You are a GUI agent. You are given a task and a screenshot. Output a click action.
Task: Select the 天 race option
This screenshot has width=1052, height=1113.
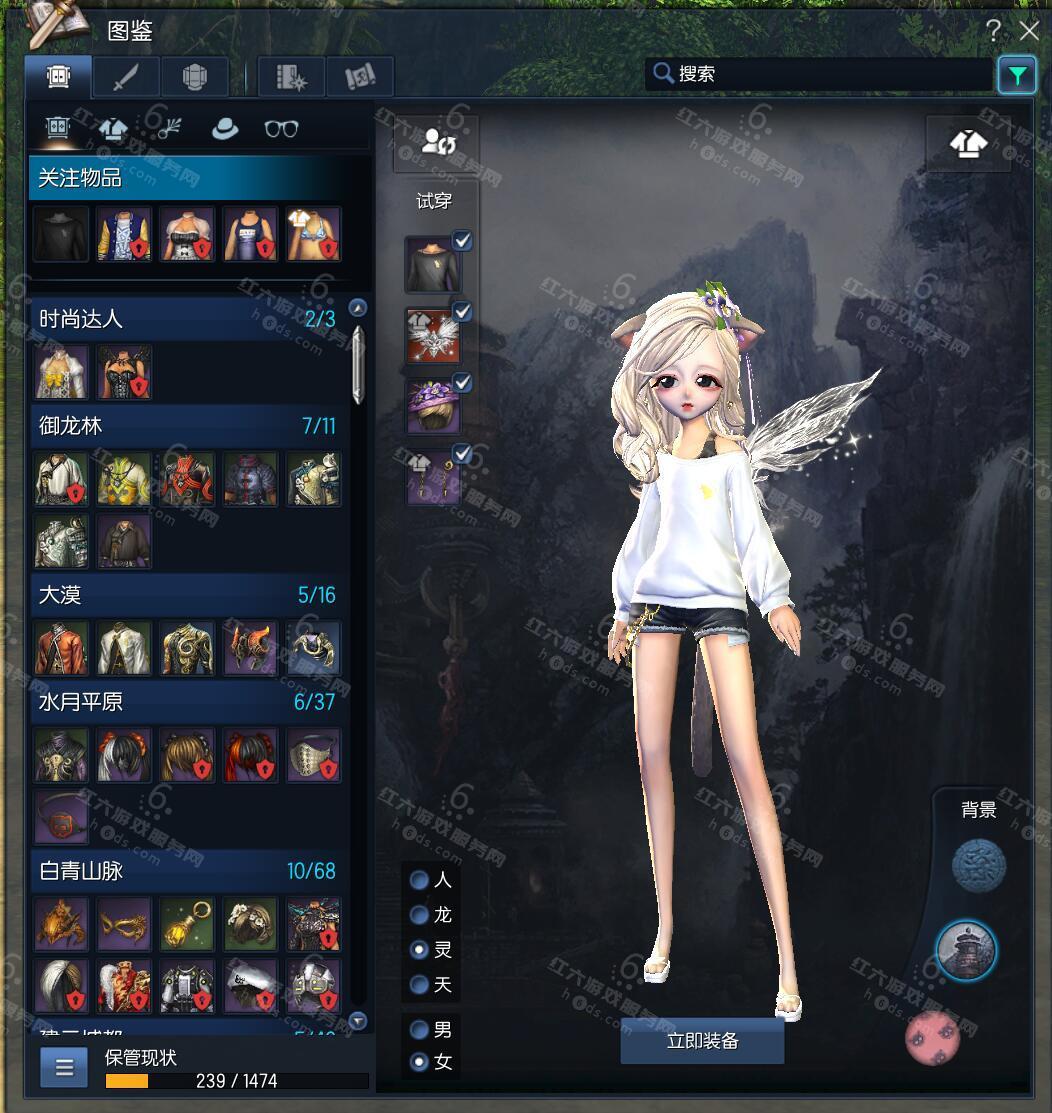pos(420,985)
